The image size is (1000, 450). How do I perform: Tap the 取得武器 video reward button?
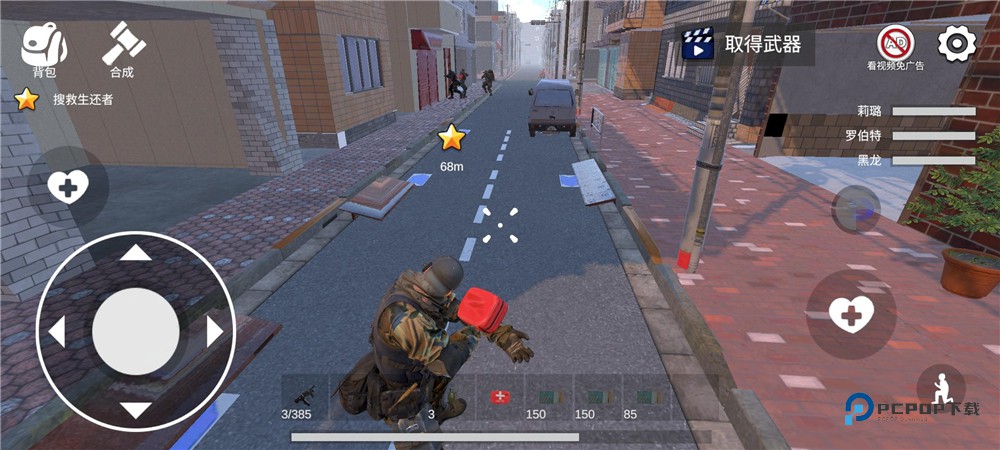click(x=744, y=44)
